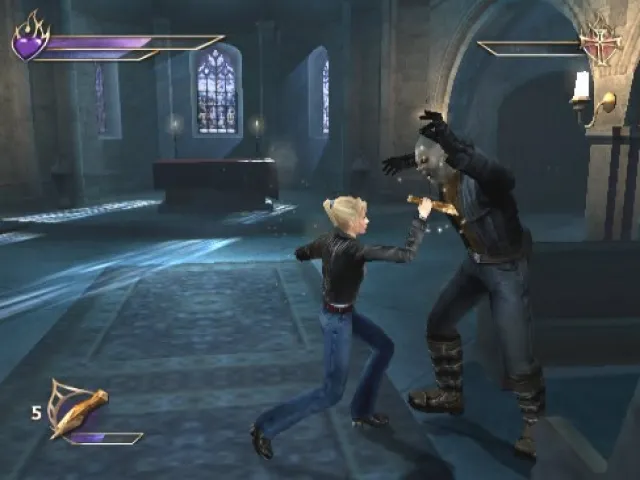Viewport: 640px width, 480px height.
Task: Click the purple flaming heart icon
Action: (x=30, y=39)
